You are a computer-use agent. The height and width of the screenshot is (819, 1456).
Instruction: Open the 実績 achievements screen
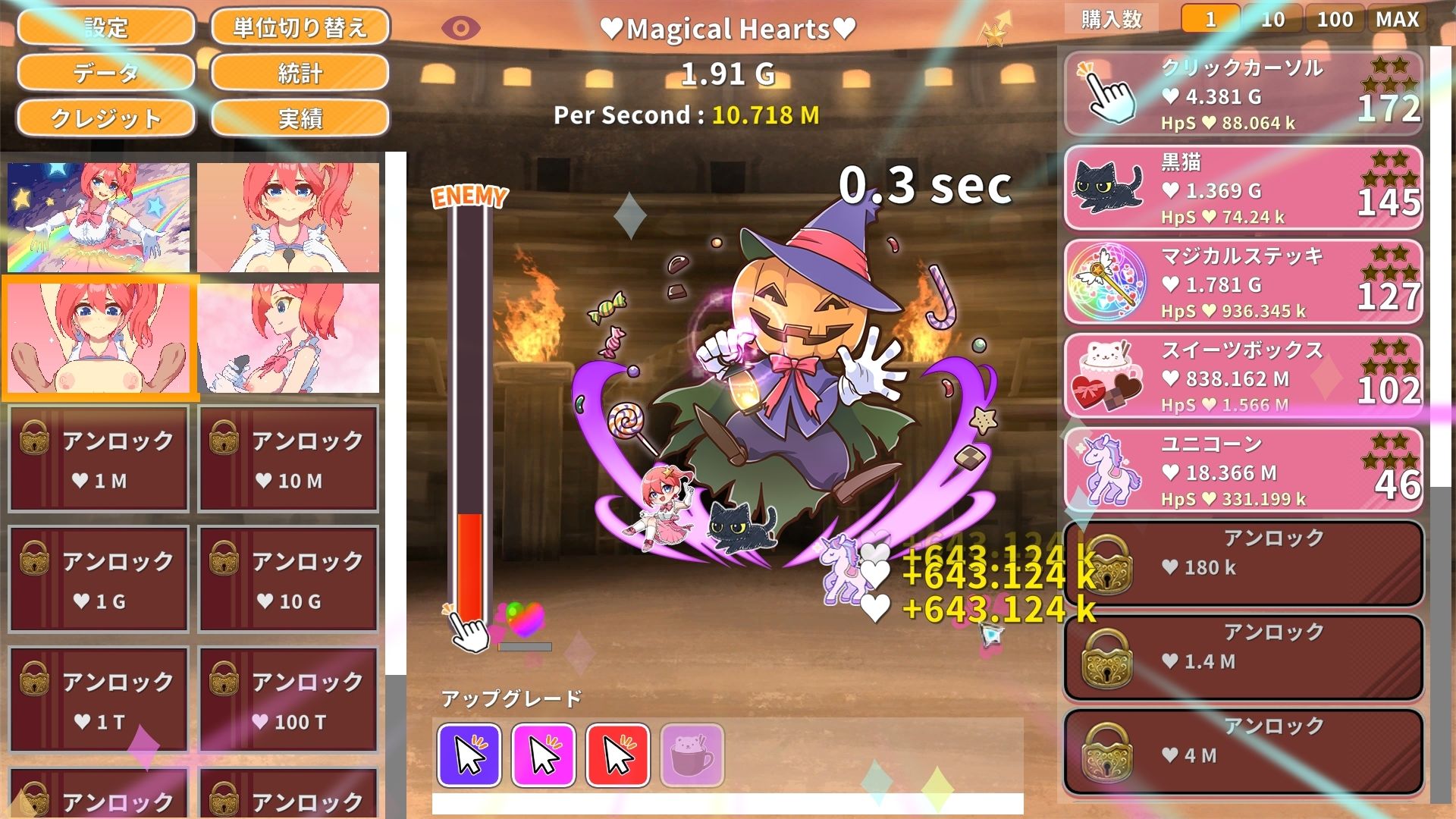coord(300,119)
